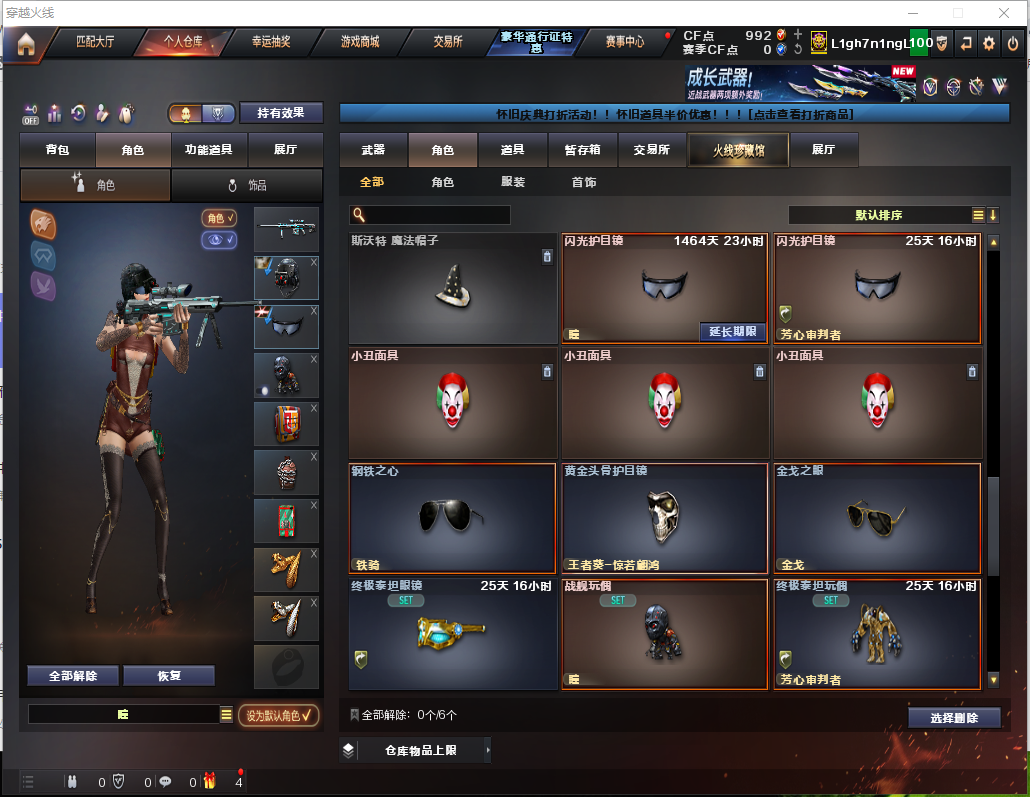1030x797 pixels.
Task: Open the 匹配大厅 matchmaking hall
Action: click(x=95, y=42)
